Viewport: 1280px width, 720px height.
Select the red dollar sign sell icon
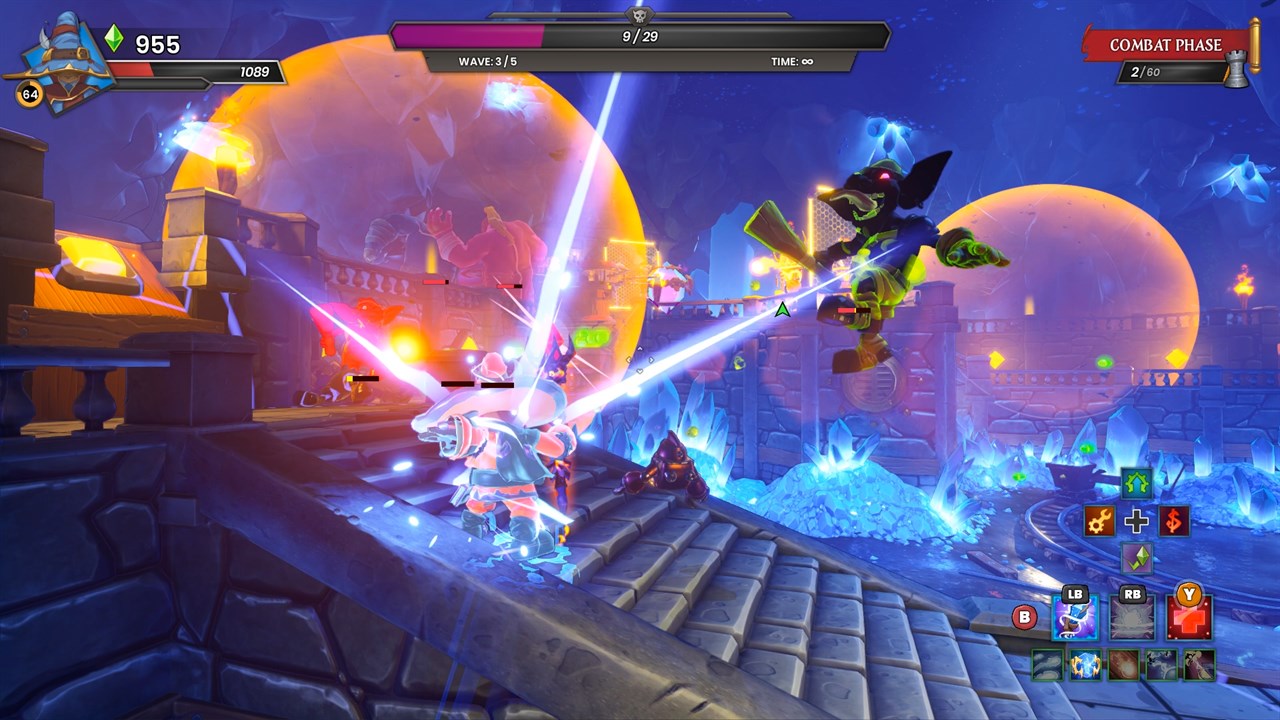pyautogui.click(x=1174, y=521)
